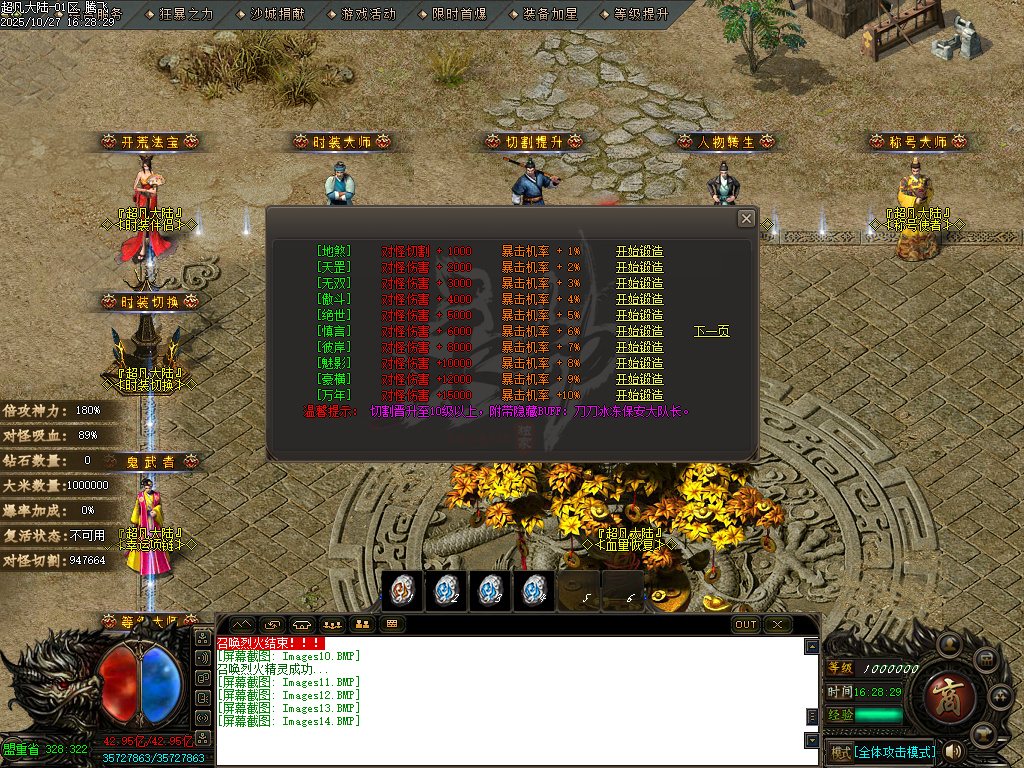
Task: Go to the next page (下一页)
Action: pos(711,331)
